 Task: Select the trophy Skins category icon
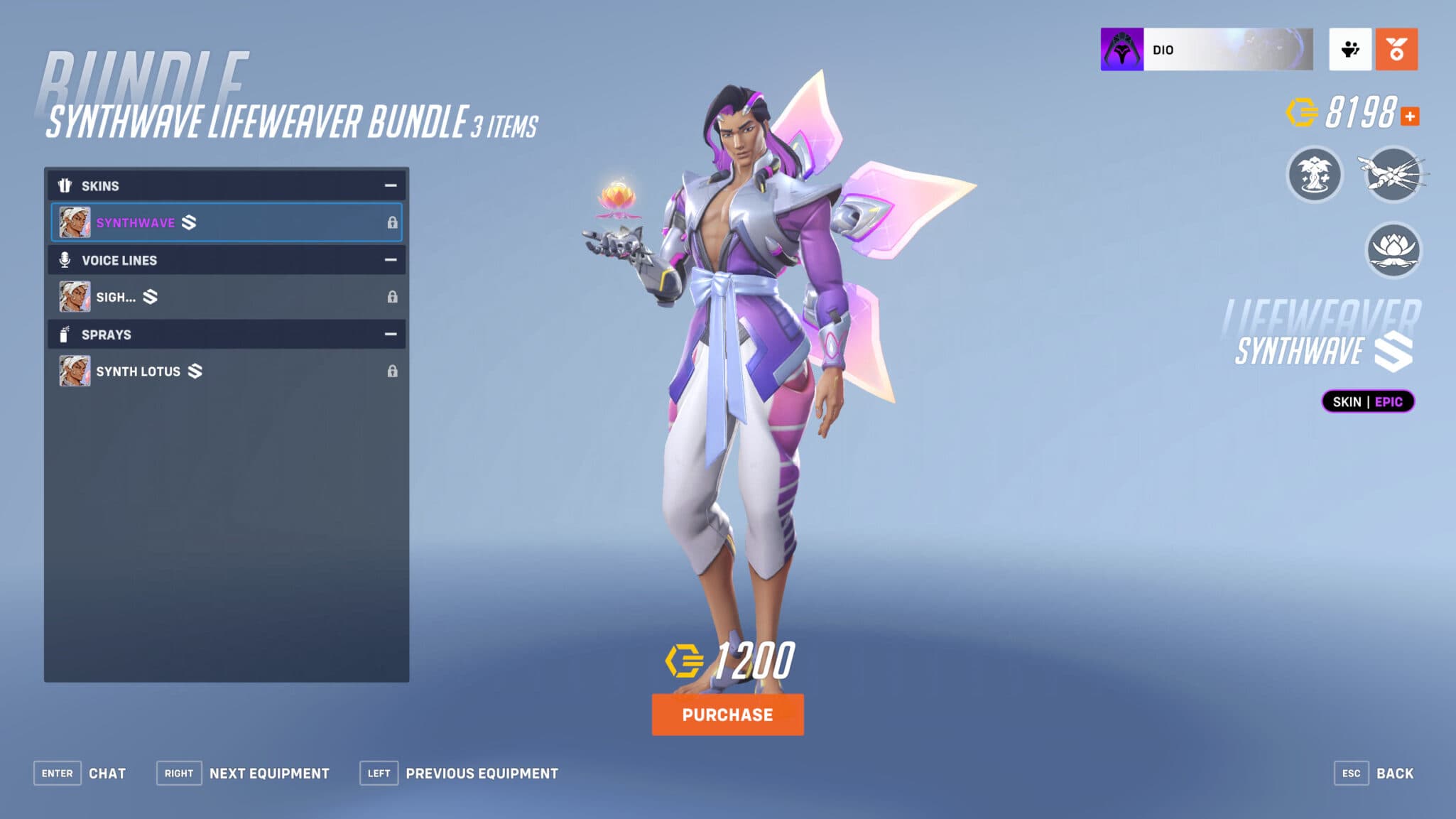point(66,185)
